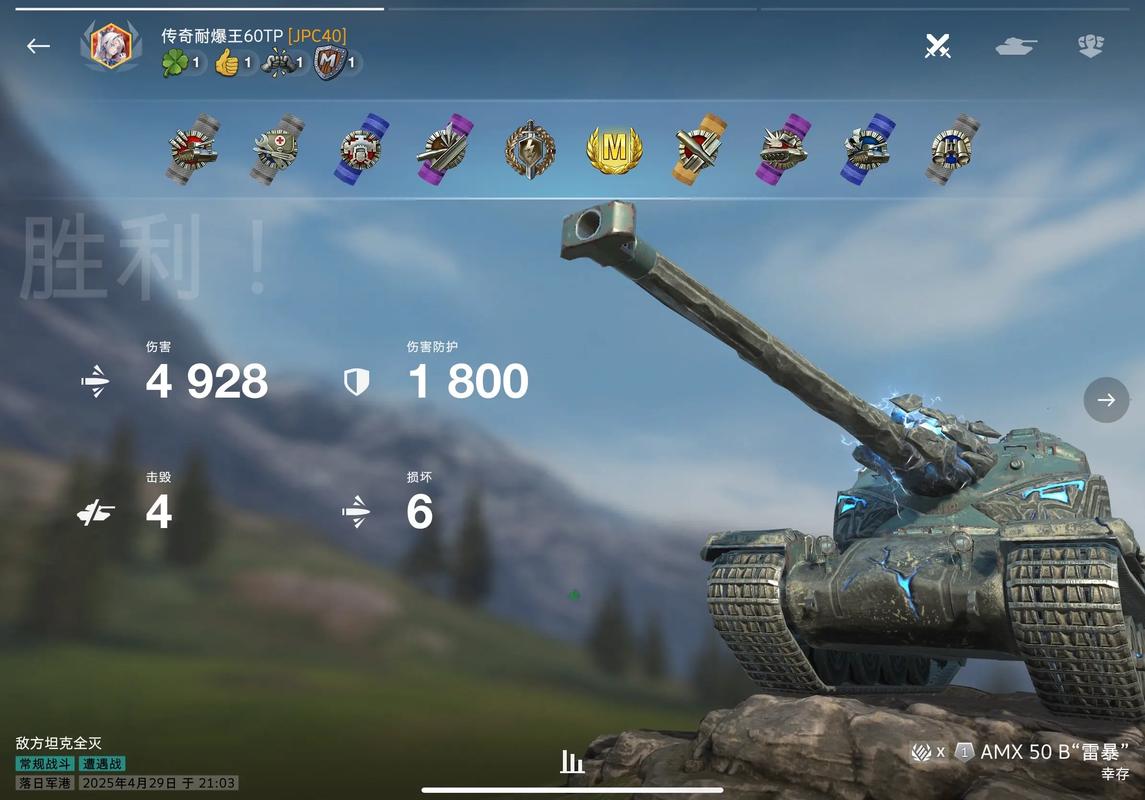Advance with the right arrow button
Screen dimensions: 1145x800
(1106, 400)
